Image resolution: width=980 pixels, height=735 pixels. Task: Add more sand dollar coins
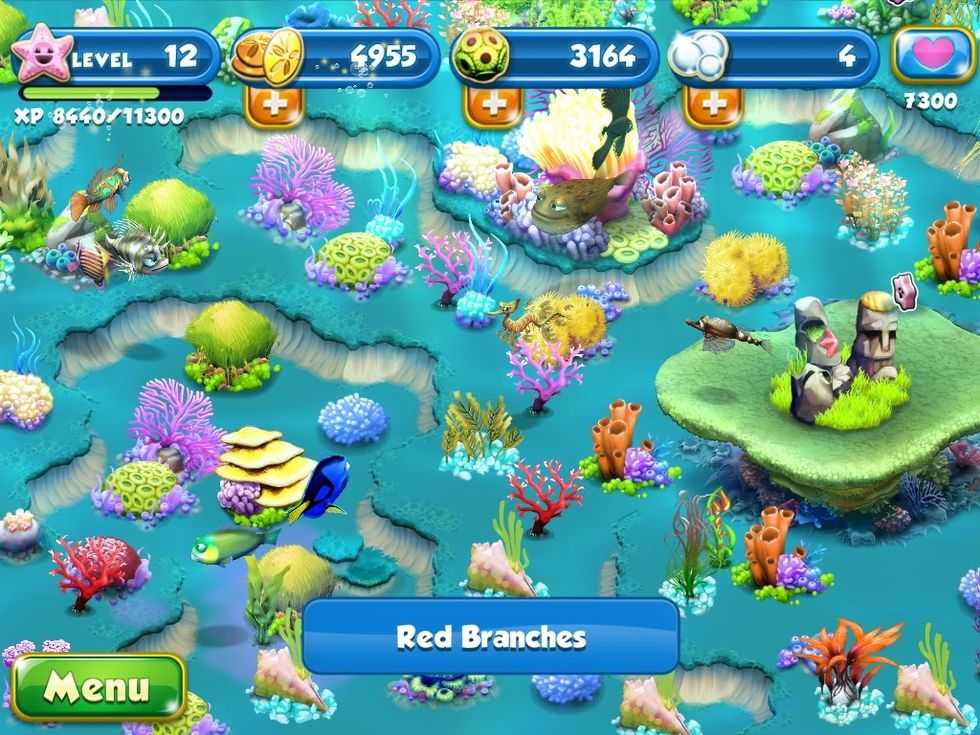[x=273, y=104]
